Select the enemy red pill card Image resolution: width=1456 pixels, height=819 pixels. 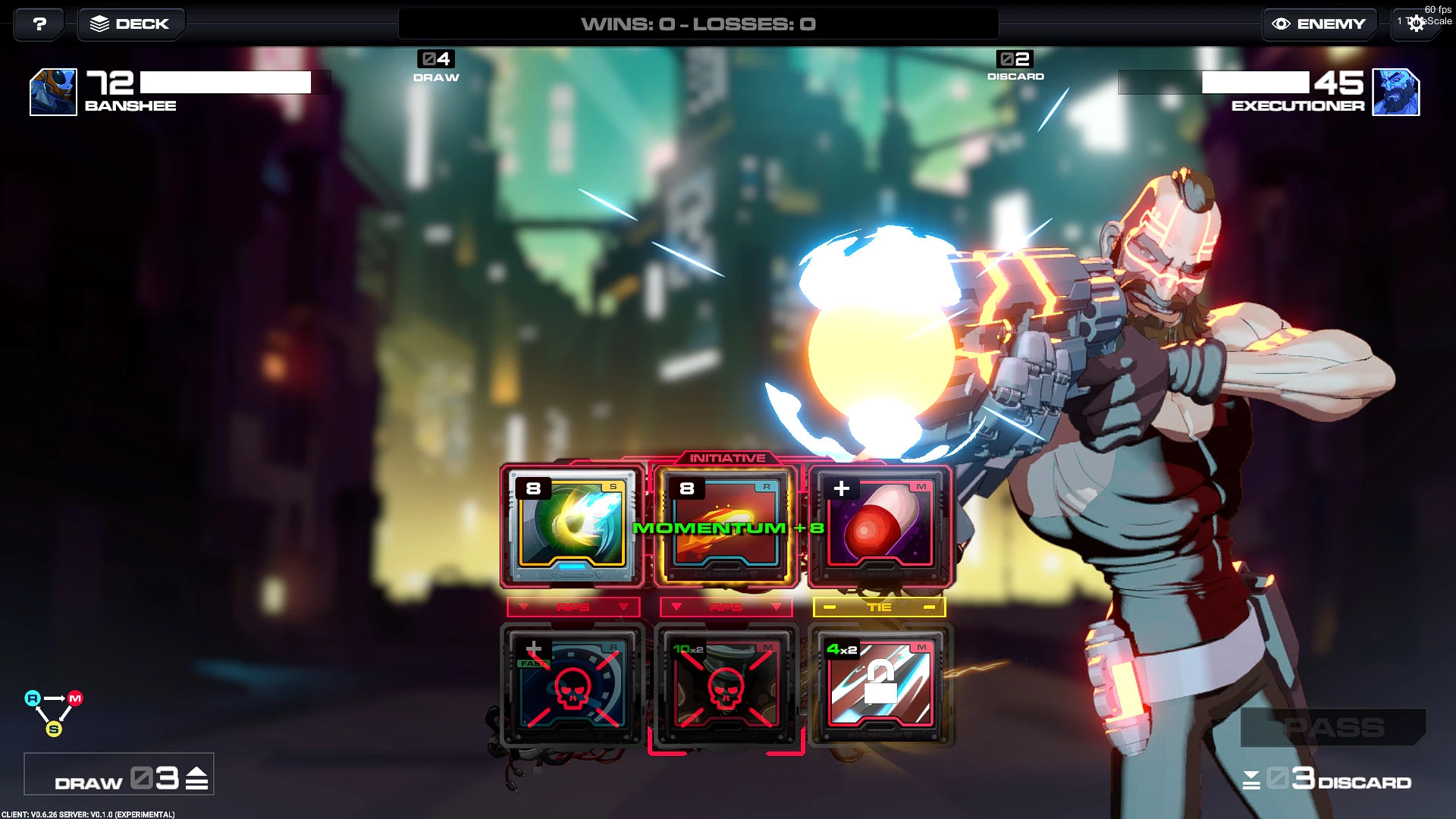tap(880, 526)
